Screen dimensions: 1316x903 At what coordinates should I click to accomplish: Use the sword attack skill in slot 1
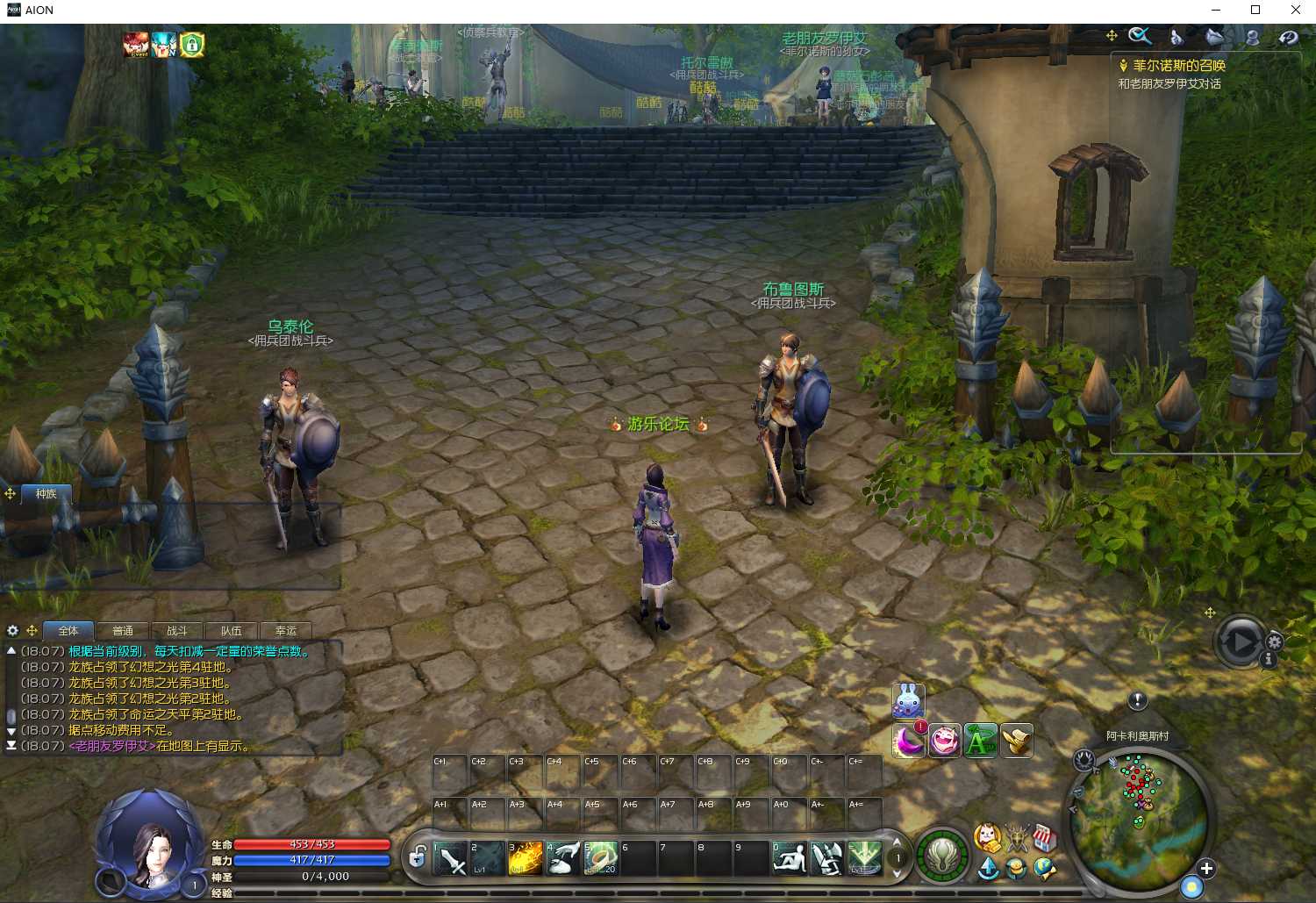pyautogui.click(x=450, y=858)
